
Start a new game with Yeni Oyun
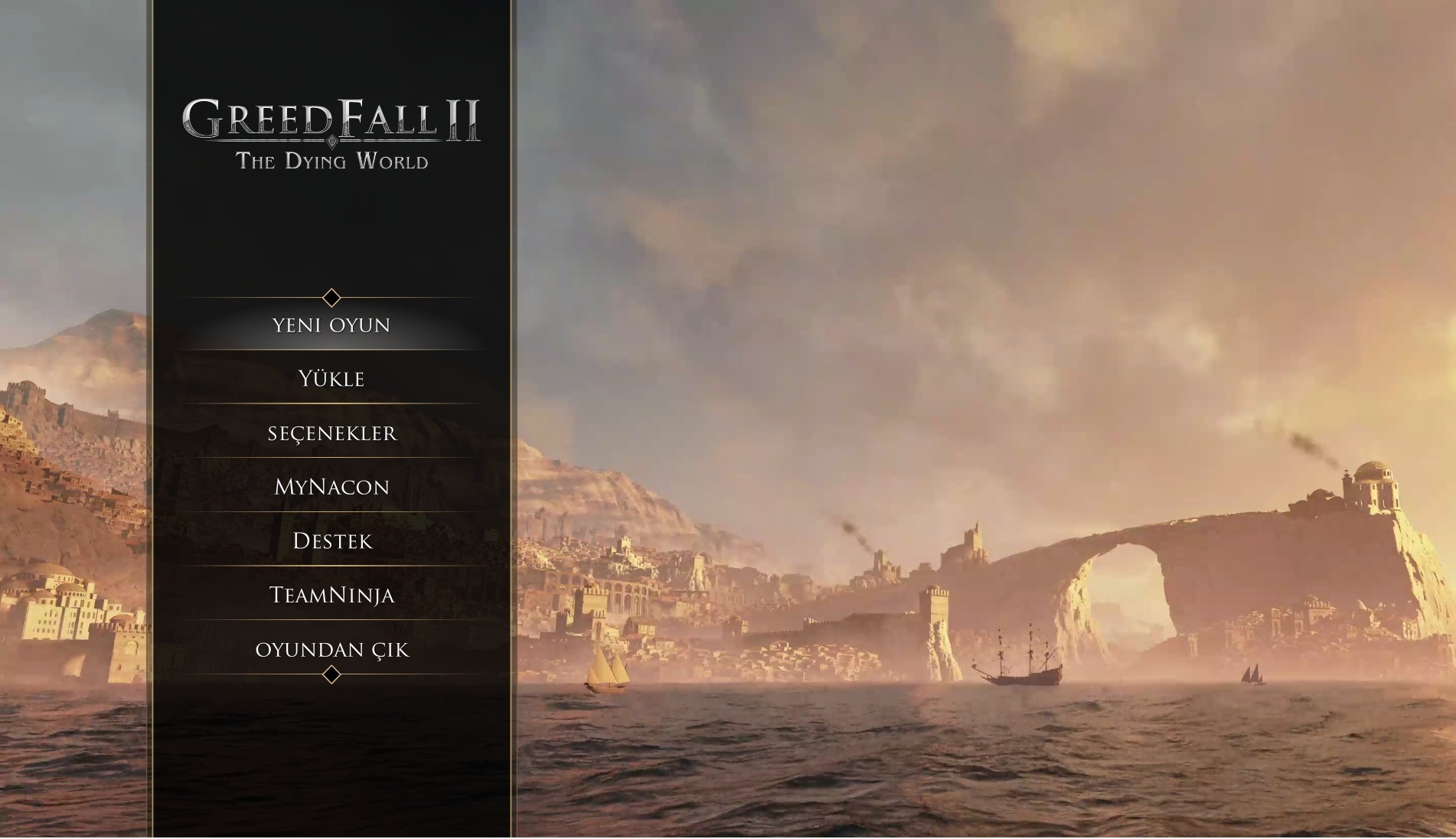331,325
